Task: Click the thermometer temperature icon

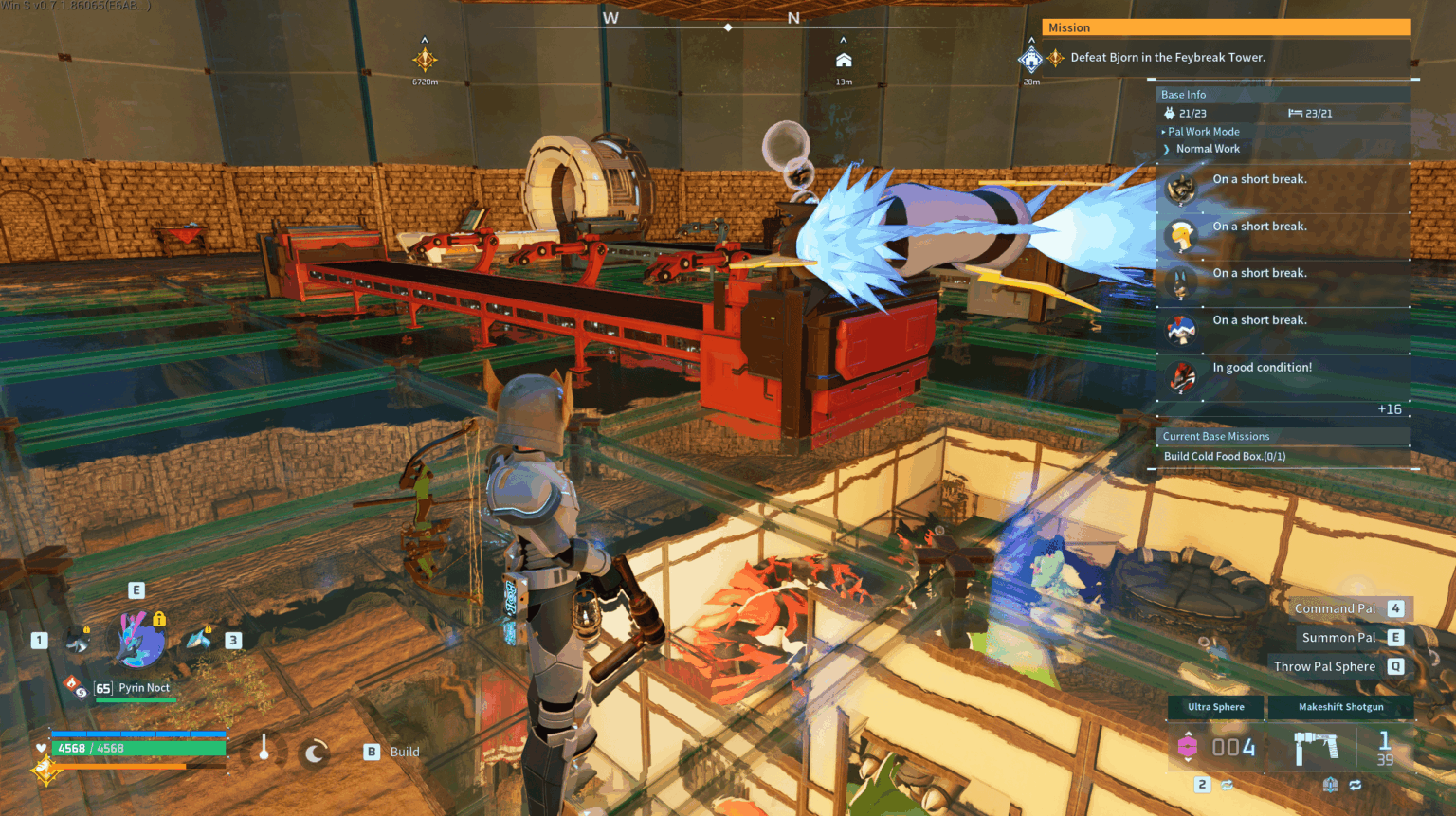Action: 264,750
